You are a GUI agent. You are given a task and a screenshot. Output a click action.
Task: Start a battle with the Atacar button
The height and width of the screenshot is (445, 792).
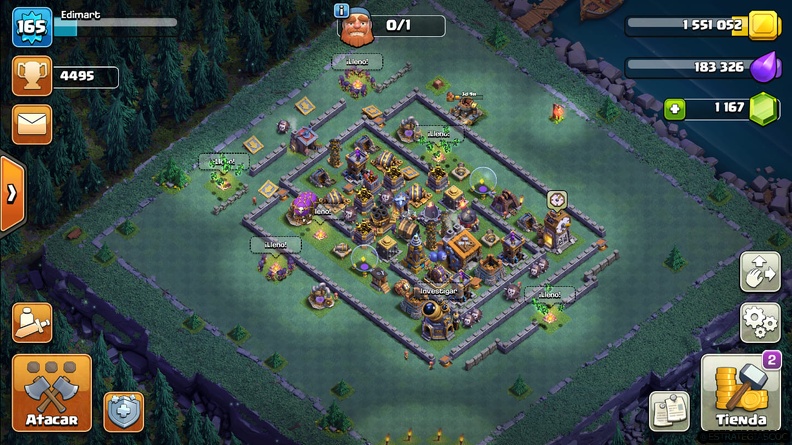click(51, 392)
